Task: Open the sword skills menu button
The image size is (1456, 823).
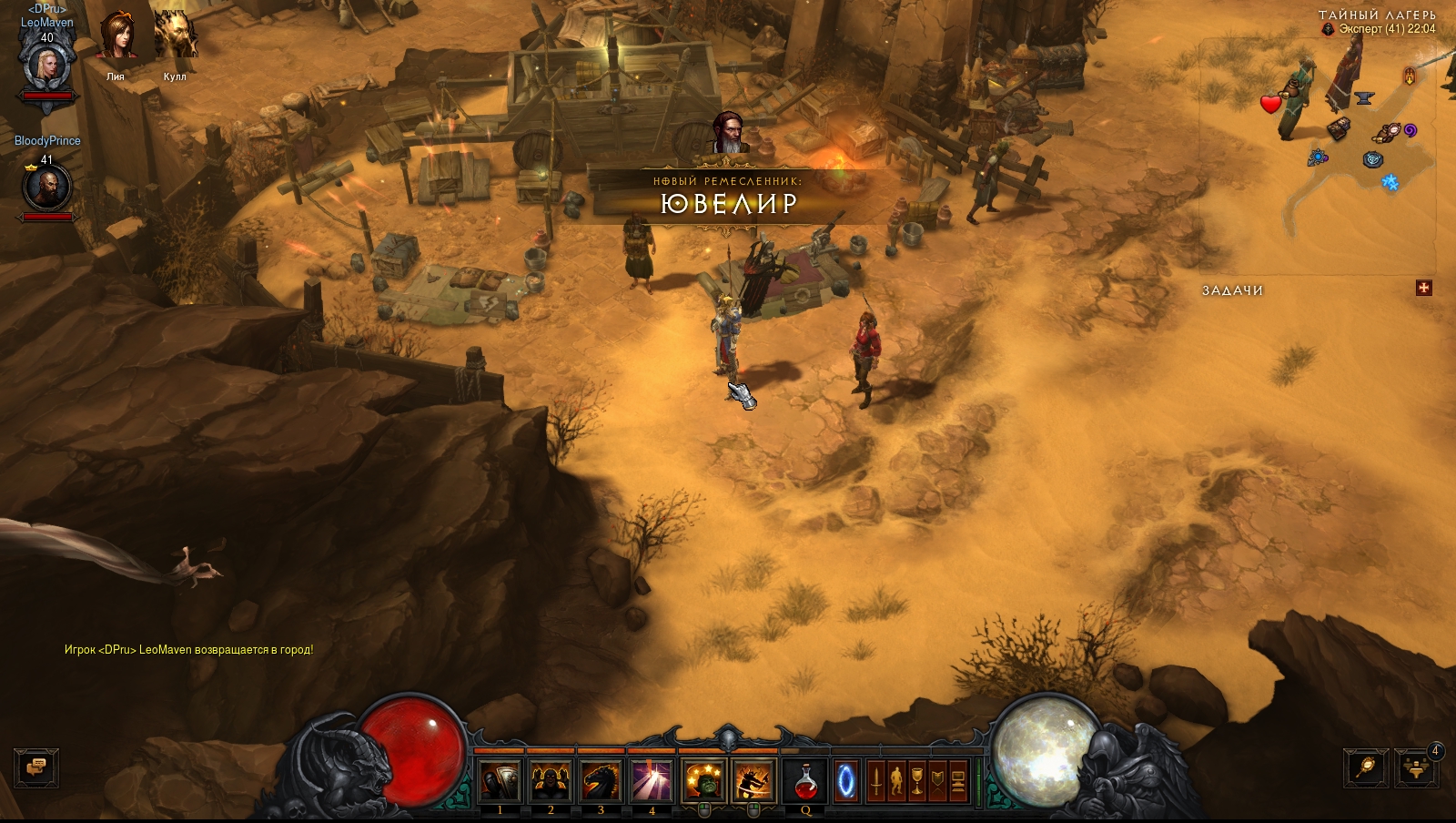Action: pos(875,781)
